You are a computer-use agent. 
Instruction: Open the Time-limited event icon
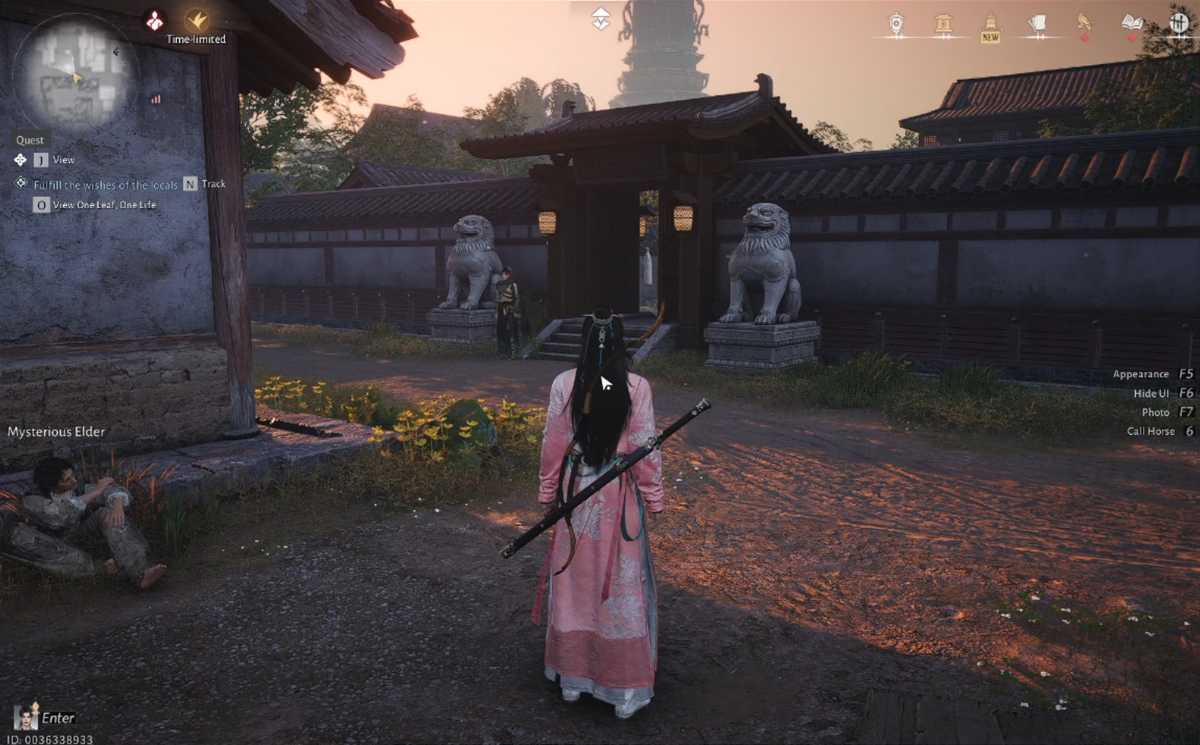197,20
